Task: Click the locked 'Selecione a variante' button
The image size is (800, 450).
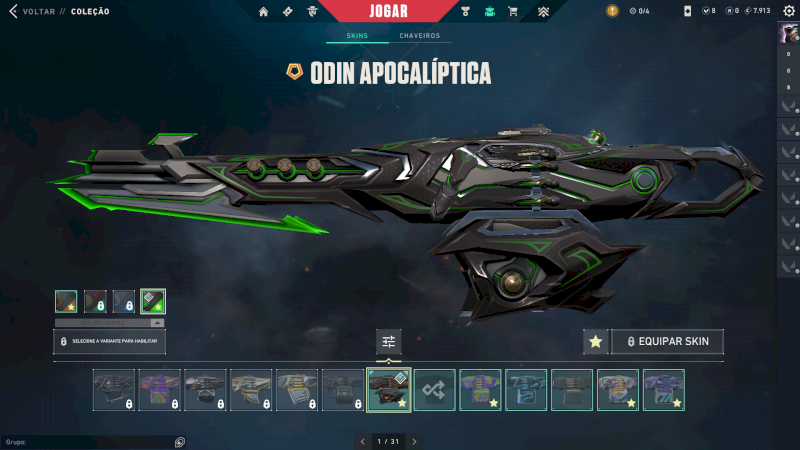Action: 110,342
